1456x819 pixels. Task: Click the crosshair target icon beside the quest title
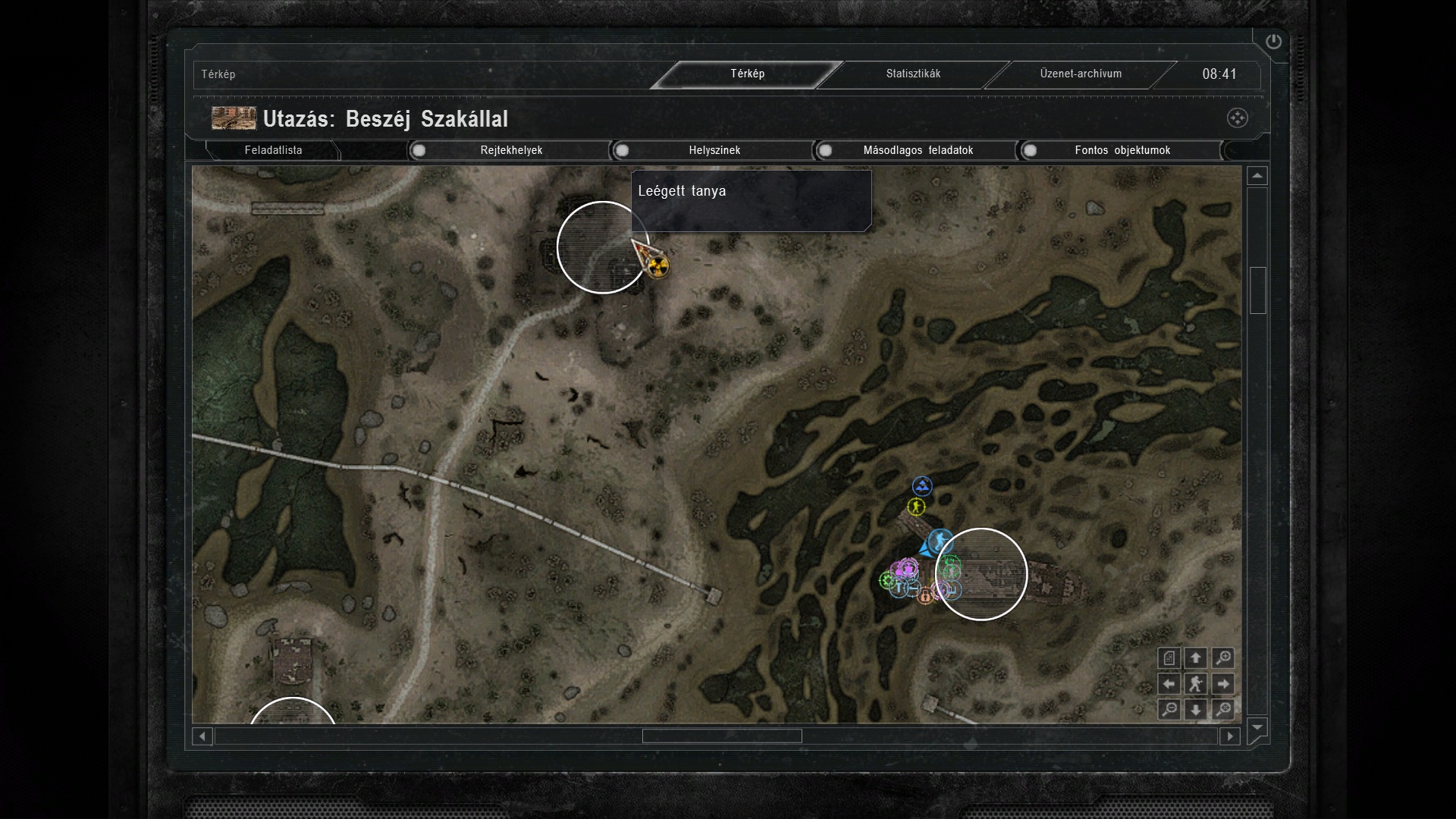[x=1237, y=118]
